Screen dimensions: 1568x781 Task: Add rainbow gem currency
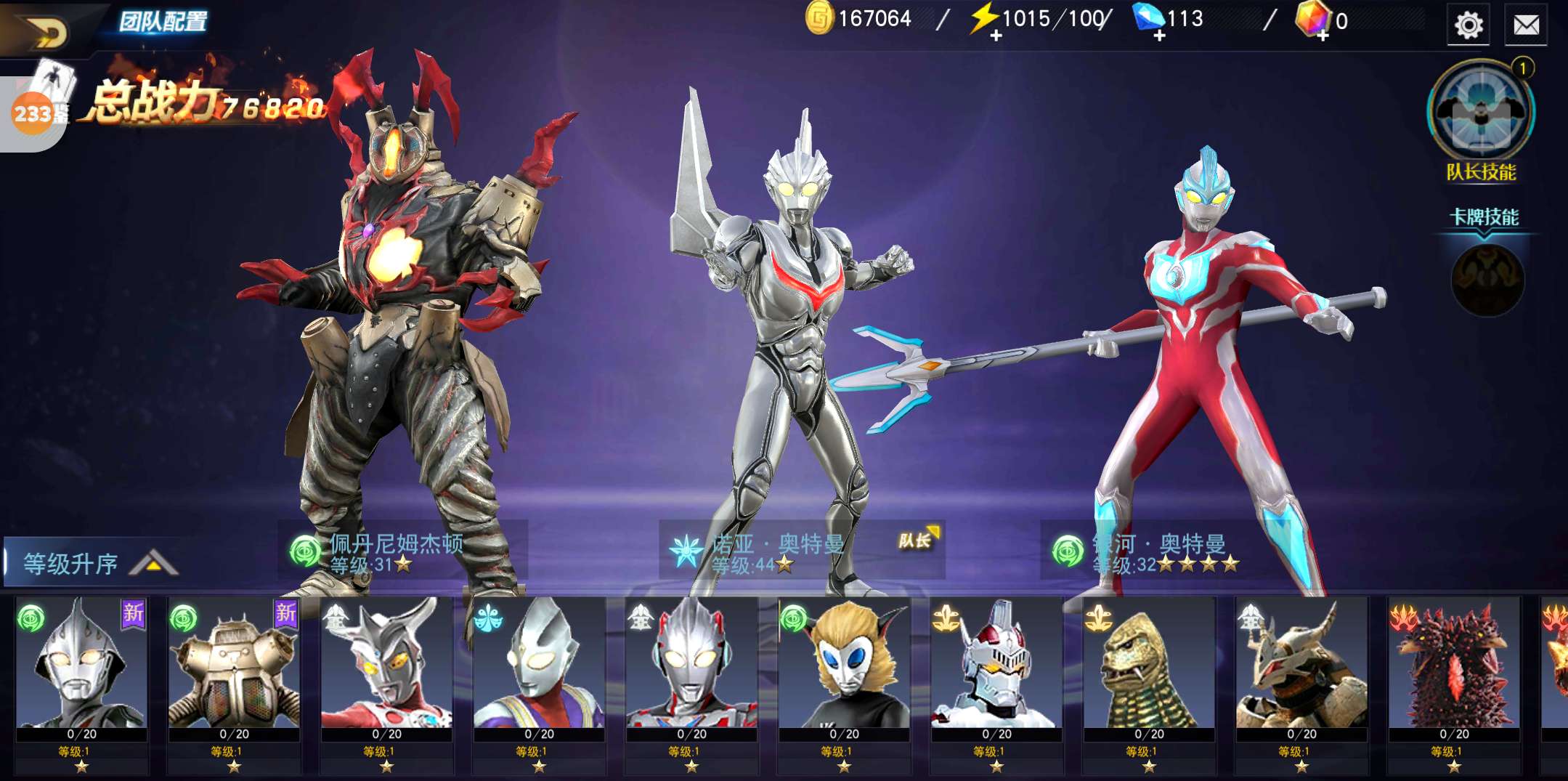1323,35
